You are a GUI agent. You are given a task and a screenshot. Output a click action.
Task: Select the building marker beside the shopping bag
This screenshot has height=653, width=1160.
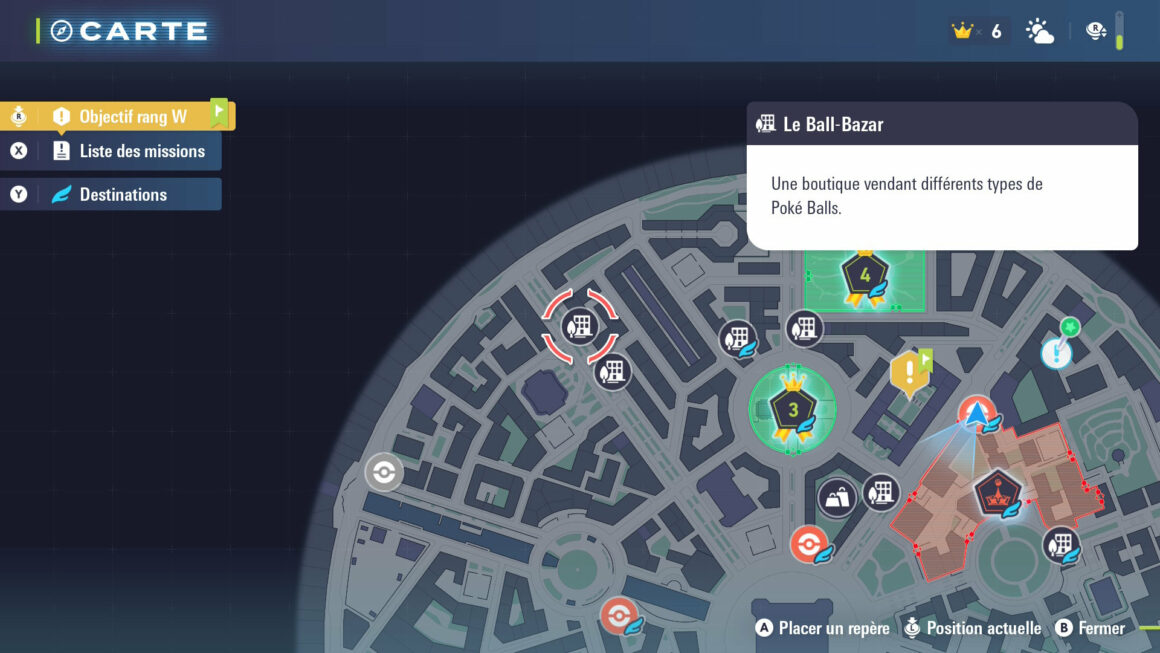point(881,492)
